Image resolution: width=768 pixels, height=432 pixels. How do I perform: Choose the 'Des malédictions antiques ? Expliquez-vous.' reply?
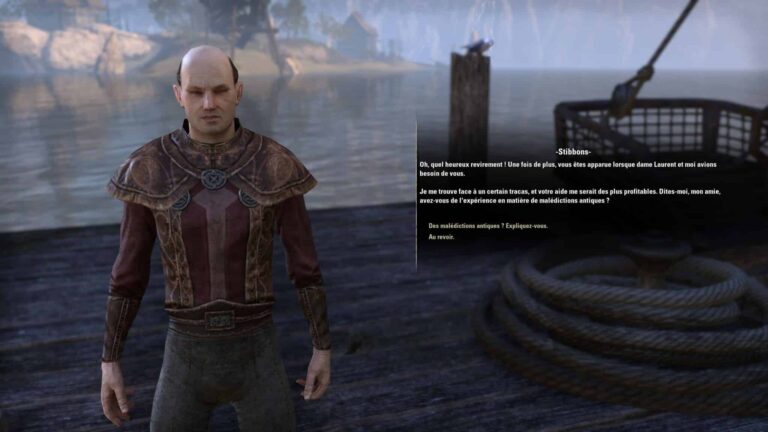click(x=487, y=226)
